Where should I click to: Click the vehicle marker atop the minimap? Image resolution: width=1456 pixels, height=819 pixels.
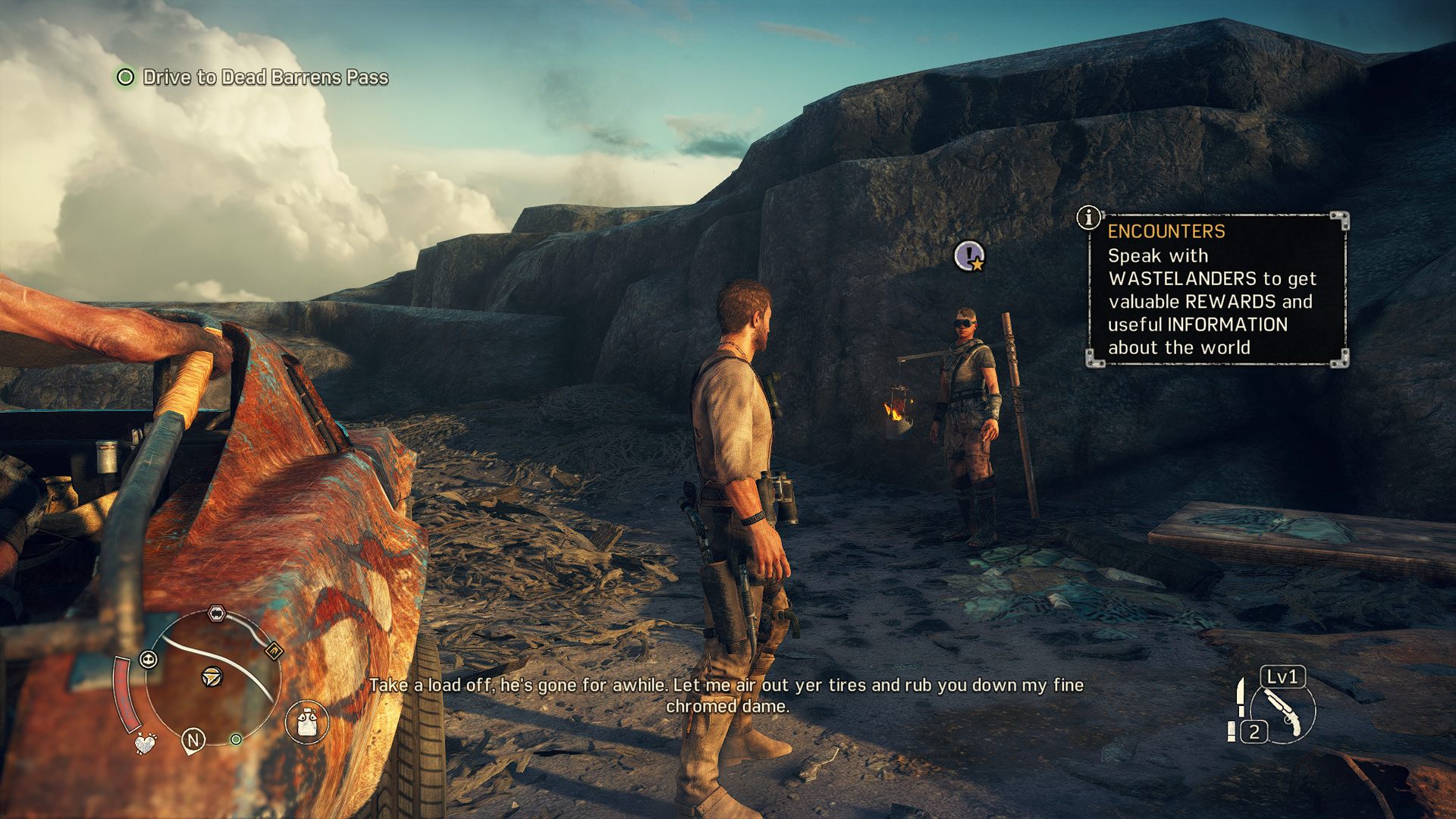pyautogui.click(x=217, y=613)
